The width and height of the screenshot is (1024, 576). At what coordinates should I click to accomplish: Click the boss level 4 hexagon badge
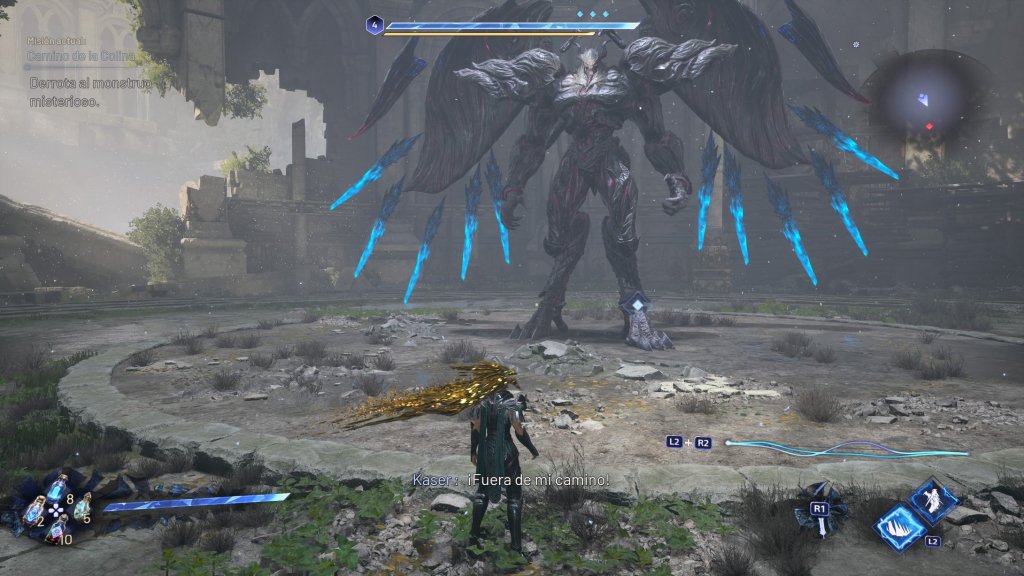[374, 25]
